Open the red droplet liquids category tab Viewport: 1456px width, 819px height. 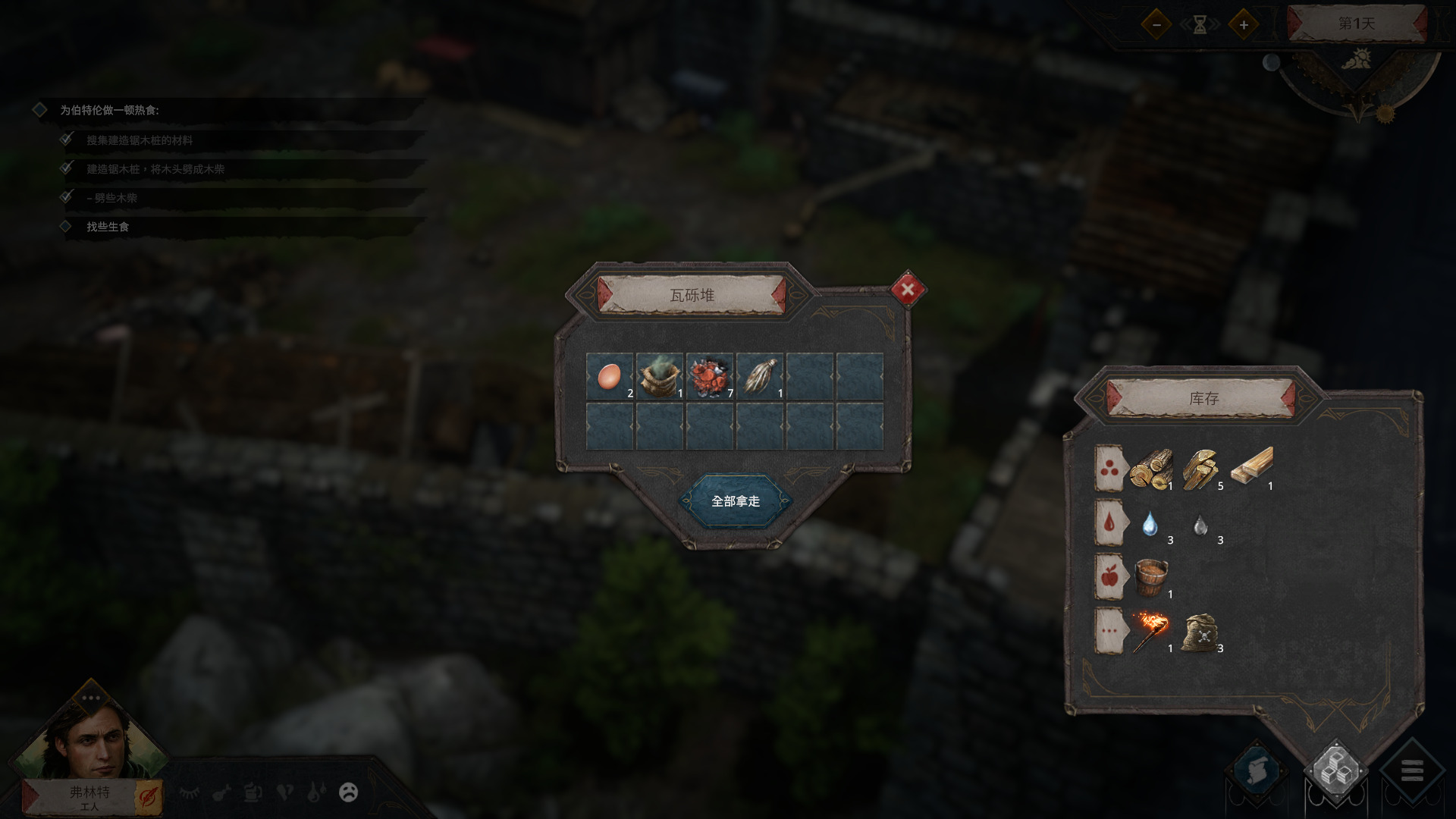click(x=1109, y=523)
